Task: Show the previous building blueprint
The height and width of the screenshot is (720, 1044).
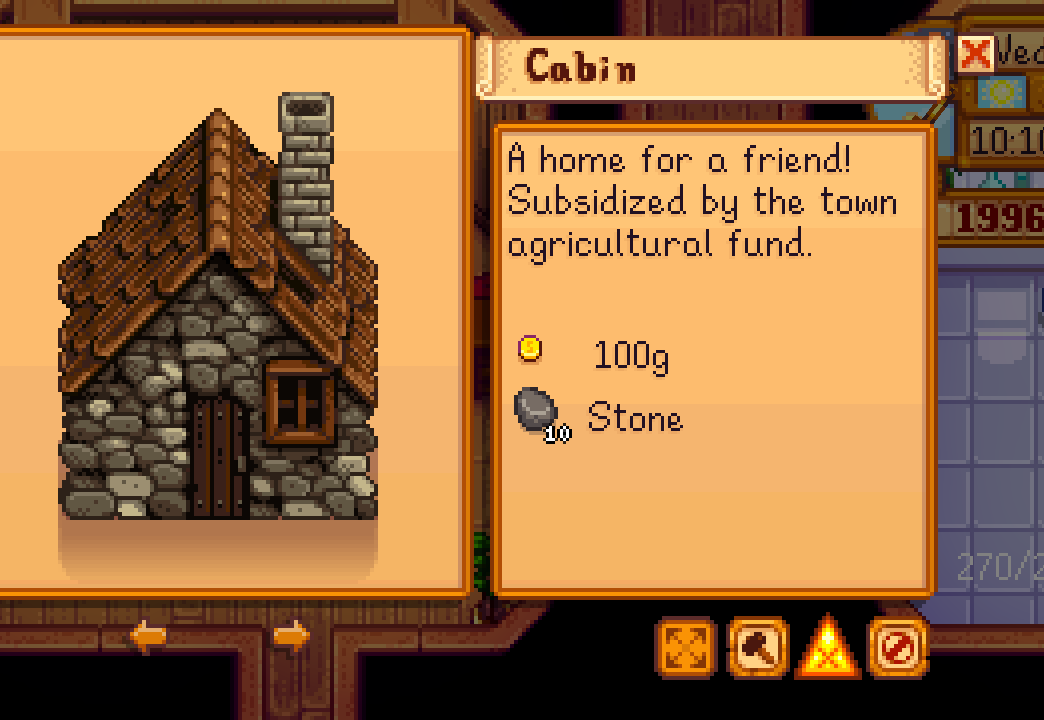Action: point(148,636)
